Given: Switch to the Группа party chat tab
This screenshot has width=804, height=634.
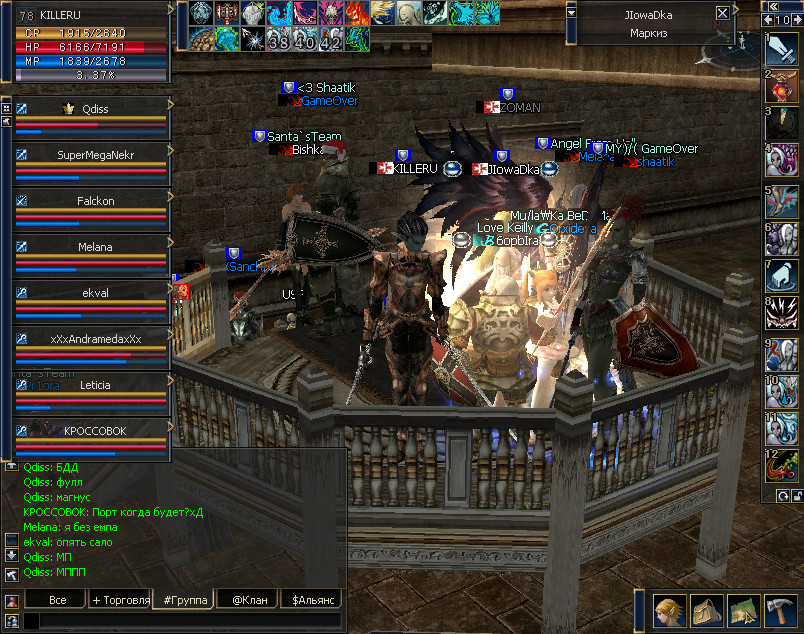Looking at the screenshot, I should (186, 600).
